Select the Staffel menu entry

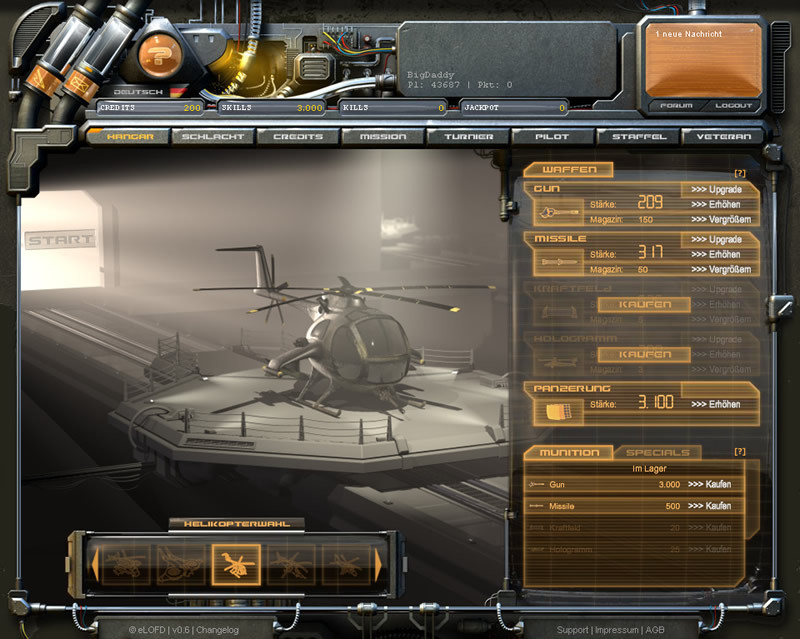pyautogui.click(x=637, y=136)
